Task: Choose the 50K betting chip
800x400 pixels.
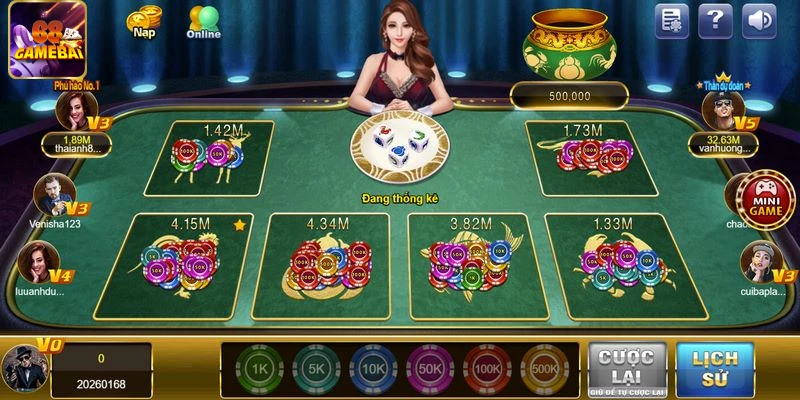Action: 428,370
